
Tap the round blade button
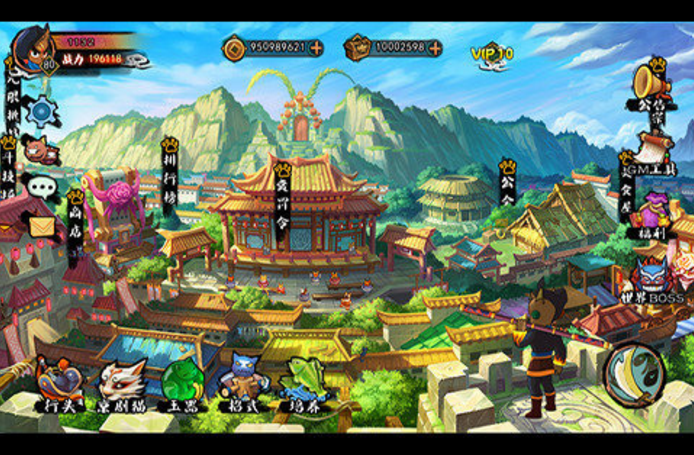(634, 374)
